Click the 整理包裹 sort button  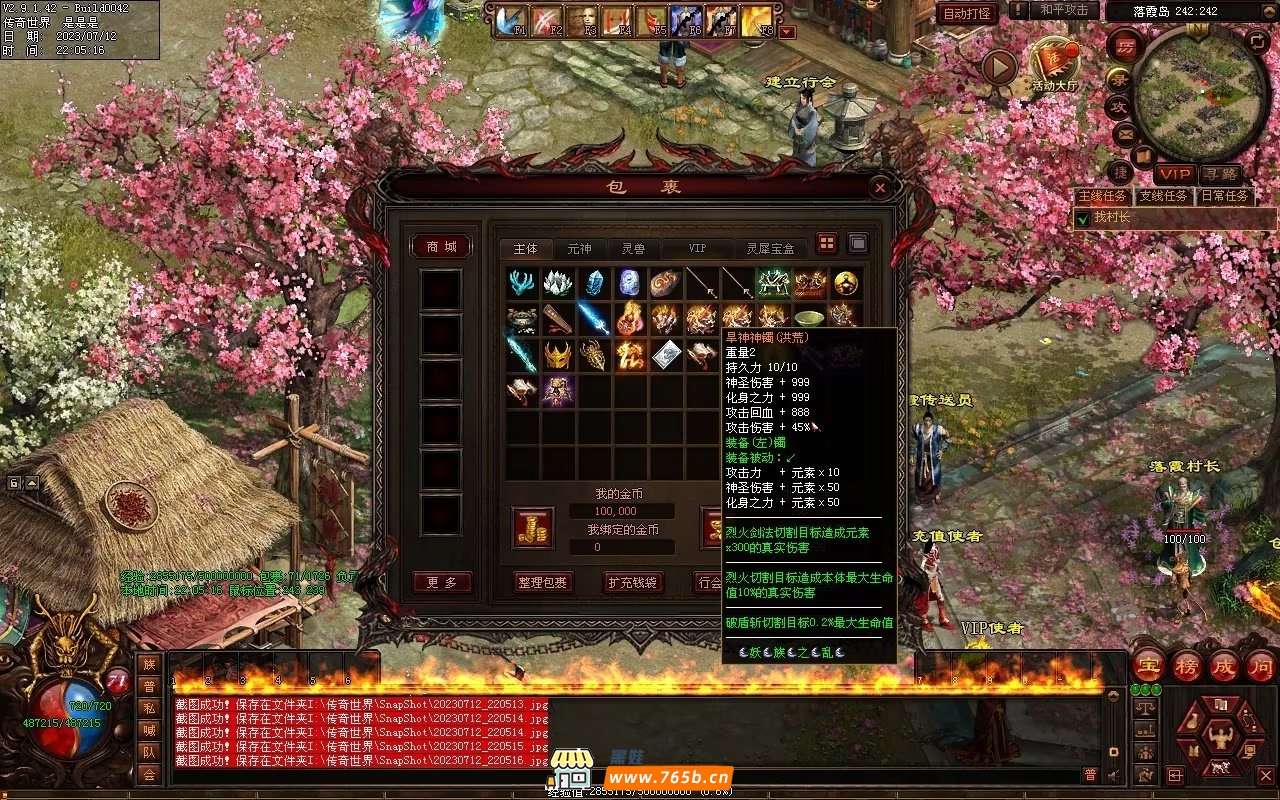click(x=544, y=582)
